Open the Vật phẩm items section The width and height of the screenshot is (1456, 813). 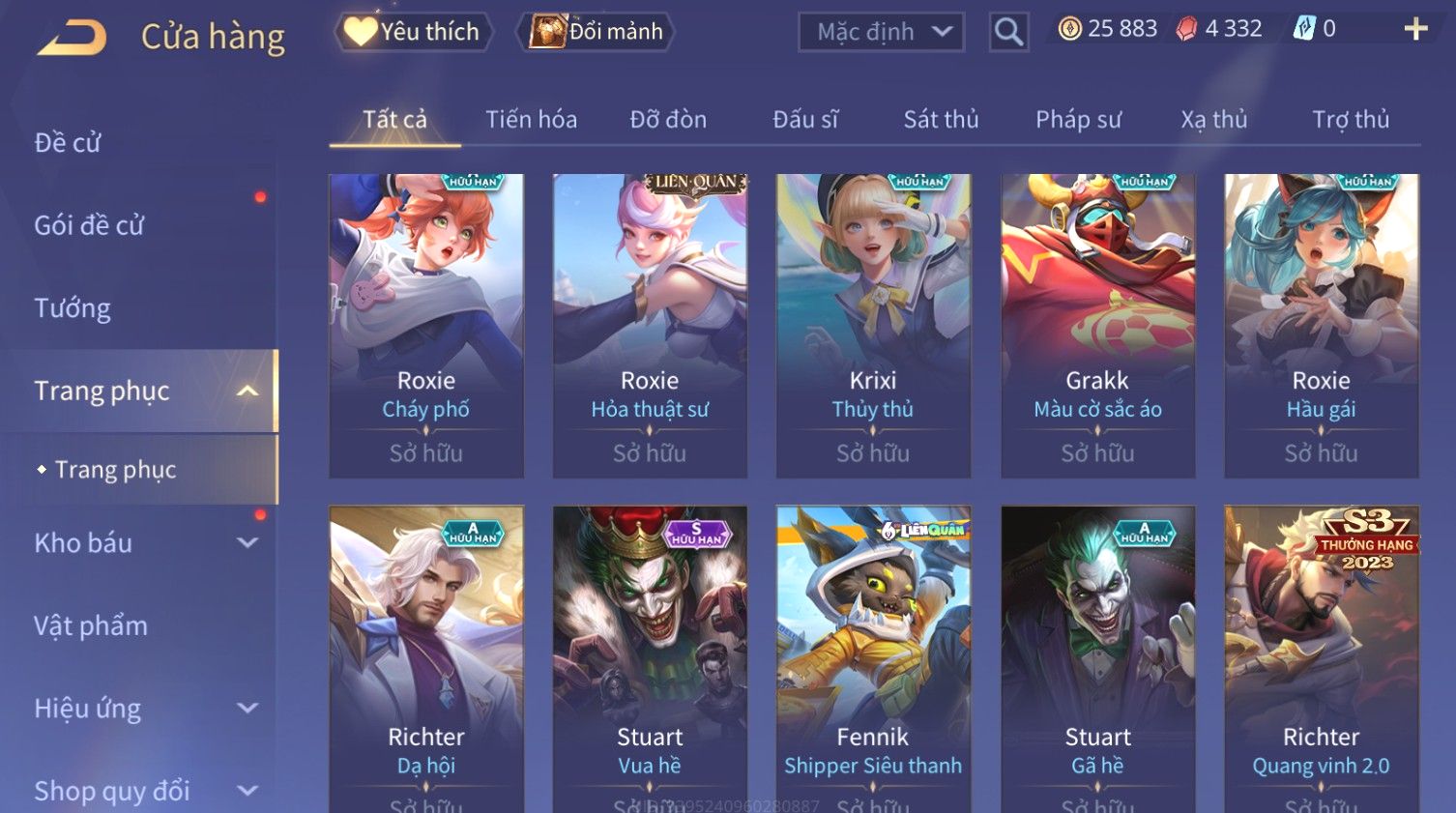click(x=91, y=626)
